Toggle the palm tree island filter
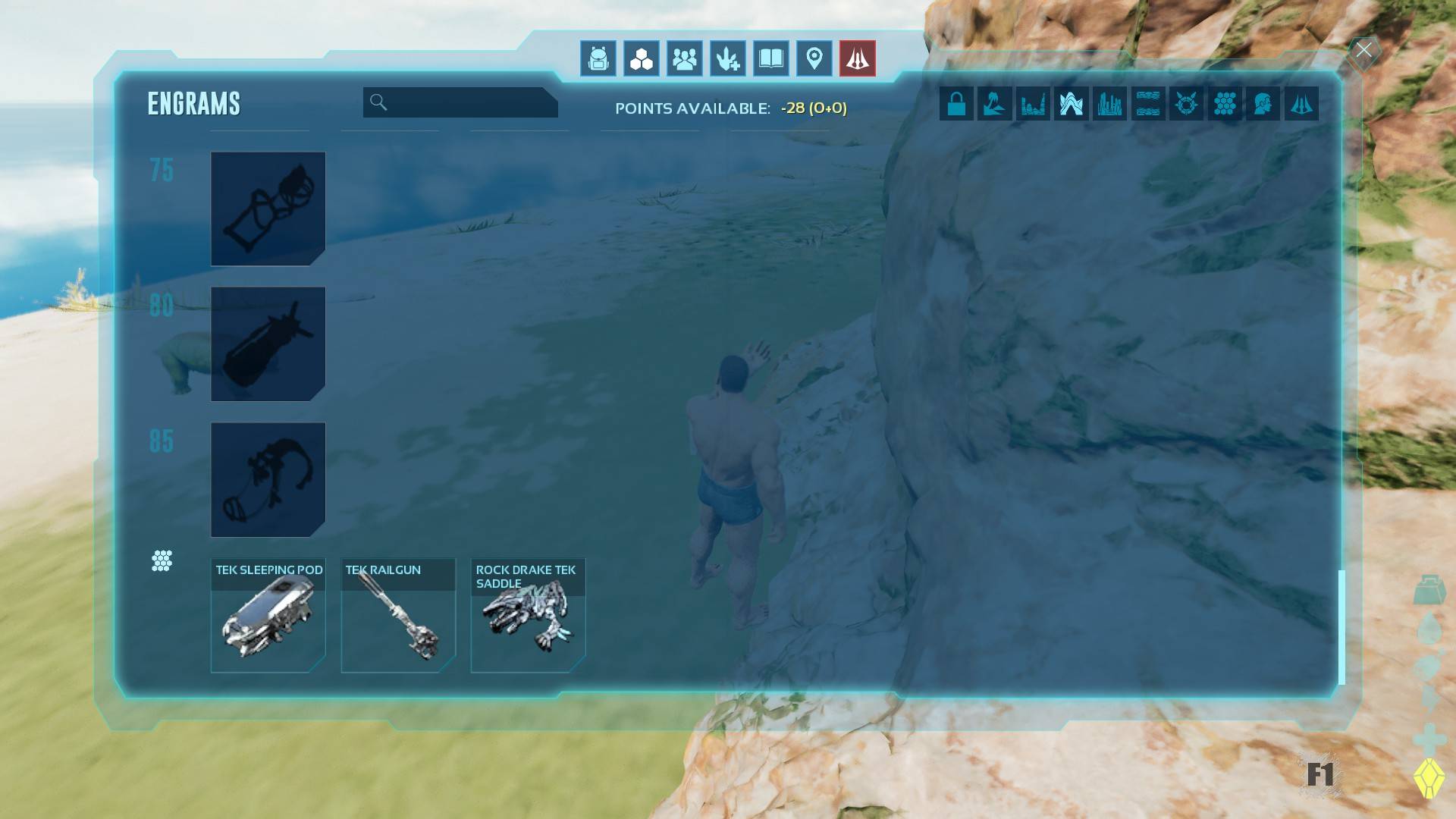The width and height of the screenshot is (1456, 819). tap(994, 103)
